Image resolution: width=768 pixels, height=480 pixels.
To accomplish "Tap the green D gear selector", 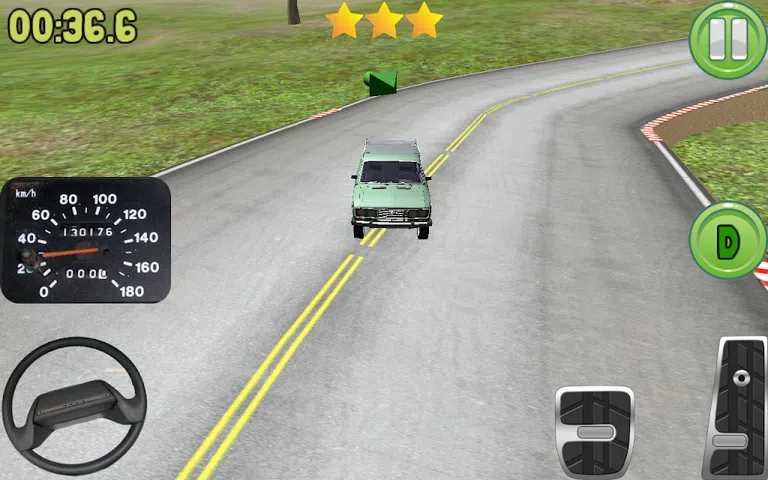I will click(x=727, y=240).
